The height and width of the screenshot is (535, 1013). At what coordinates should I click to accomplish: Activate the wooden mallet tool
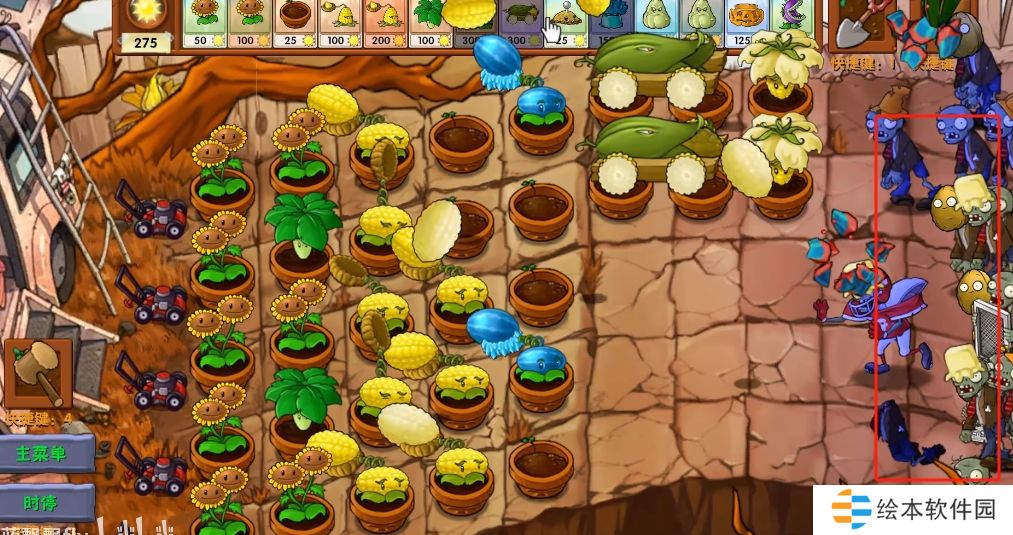(38, 373)
